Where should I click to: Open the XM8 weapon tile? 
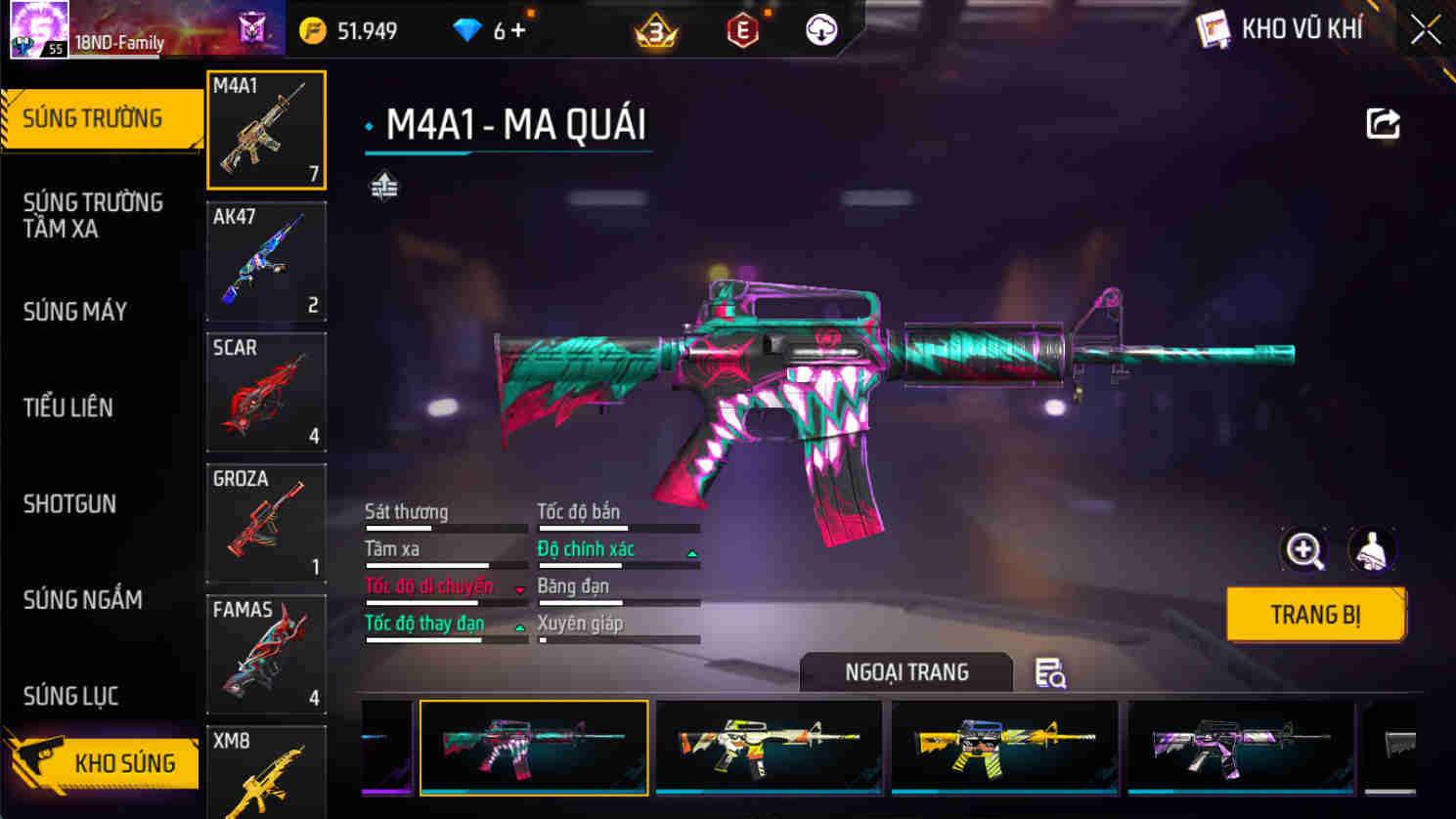266,772
